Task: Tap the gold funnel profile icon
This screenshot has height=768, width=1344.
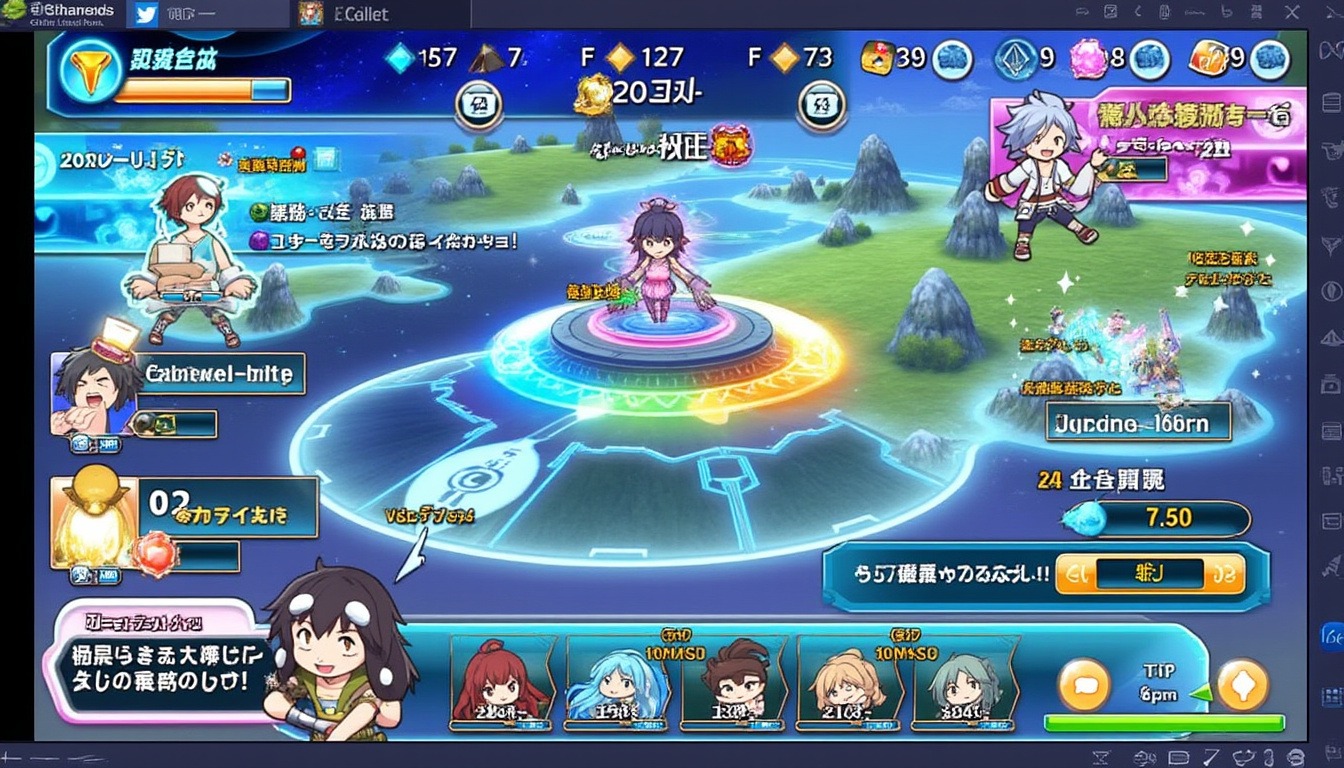Action: [90, 73]
